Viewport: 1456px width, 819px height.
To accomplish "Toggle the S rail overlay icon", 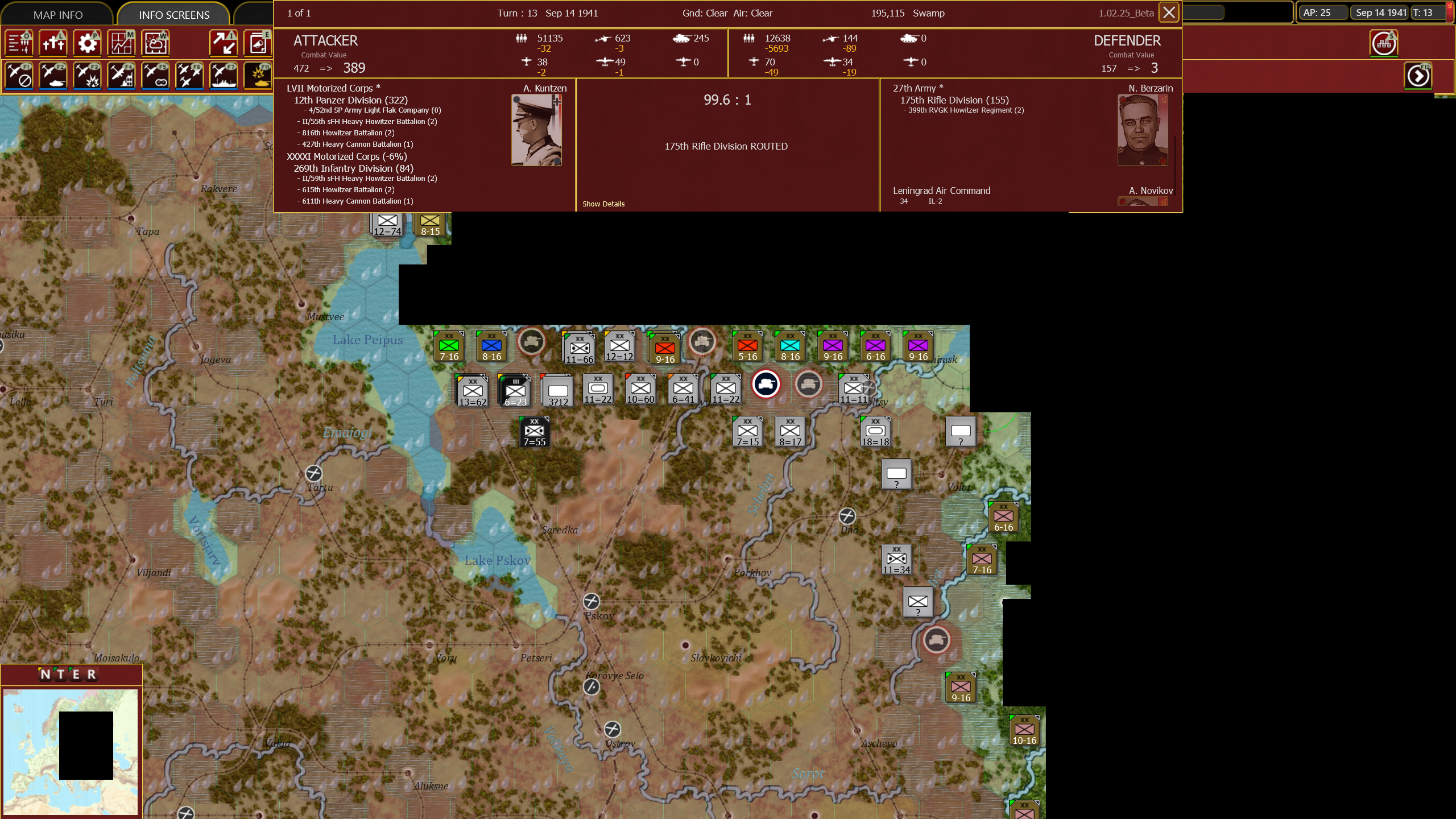I will (x=1385, y=43).
